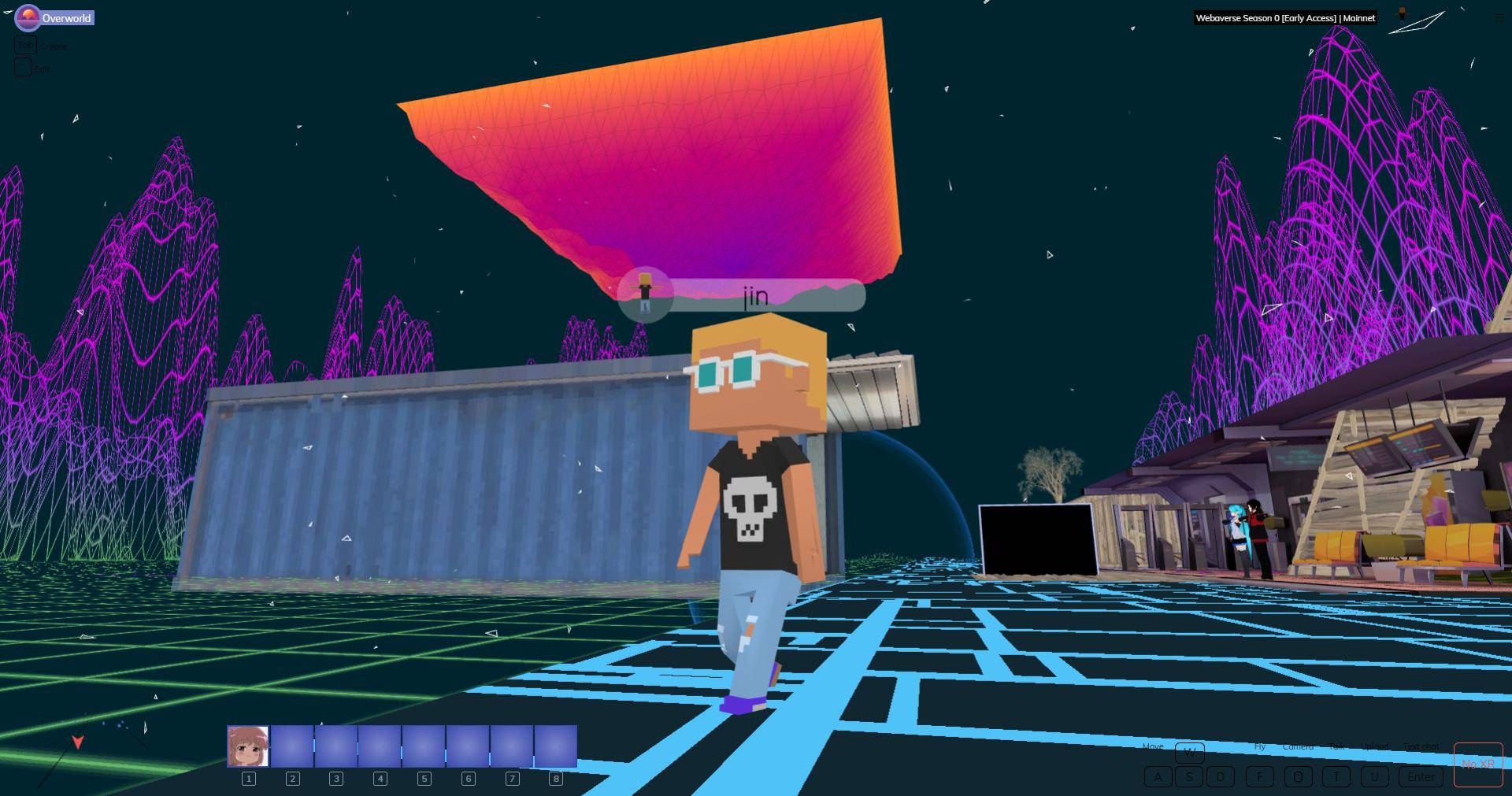Click the W key Move control icon
This screenshot has width=1512, height=796.
tap(1189, 753)
